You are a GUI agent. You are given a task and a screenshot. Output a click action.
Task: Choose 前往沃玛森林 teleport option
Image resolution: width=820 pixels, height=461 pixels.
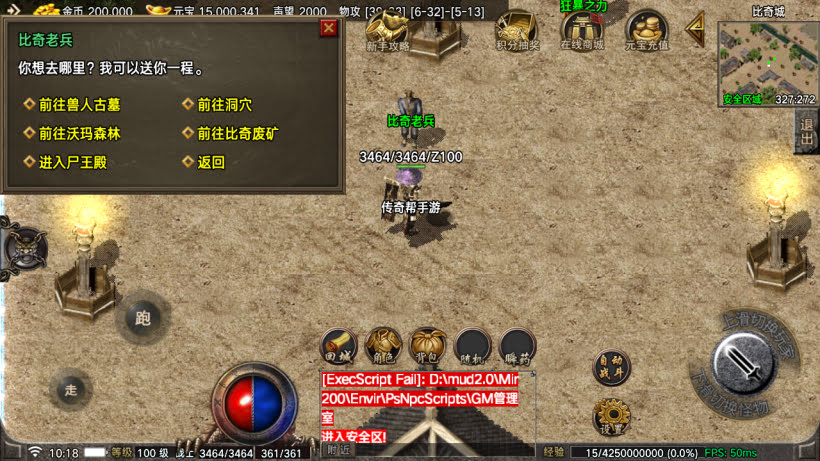click(x=79, y=133)
